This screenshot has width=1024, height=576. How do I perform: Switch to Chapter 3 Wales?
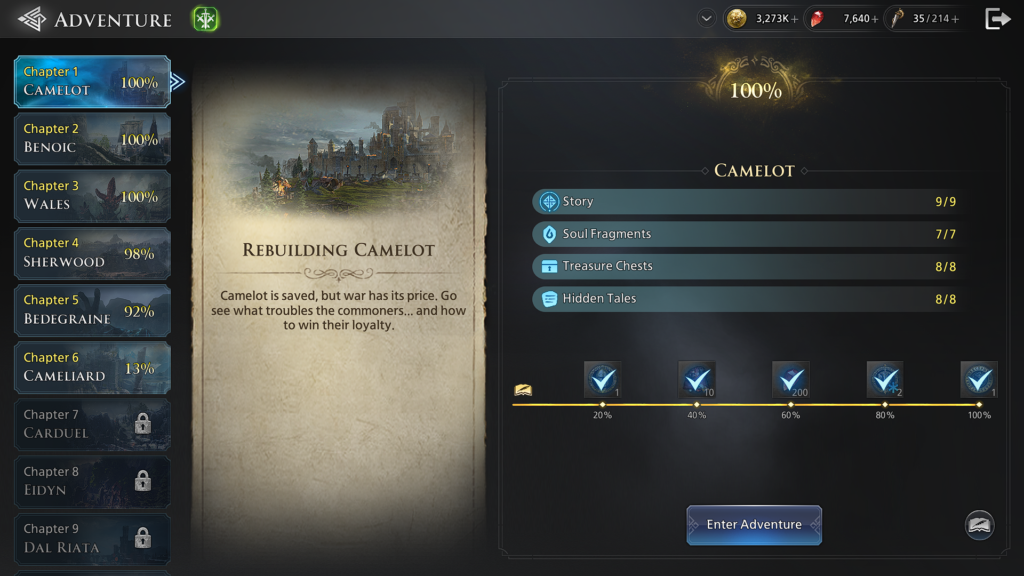click(x=92, y=195)
